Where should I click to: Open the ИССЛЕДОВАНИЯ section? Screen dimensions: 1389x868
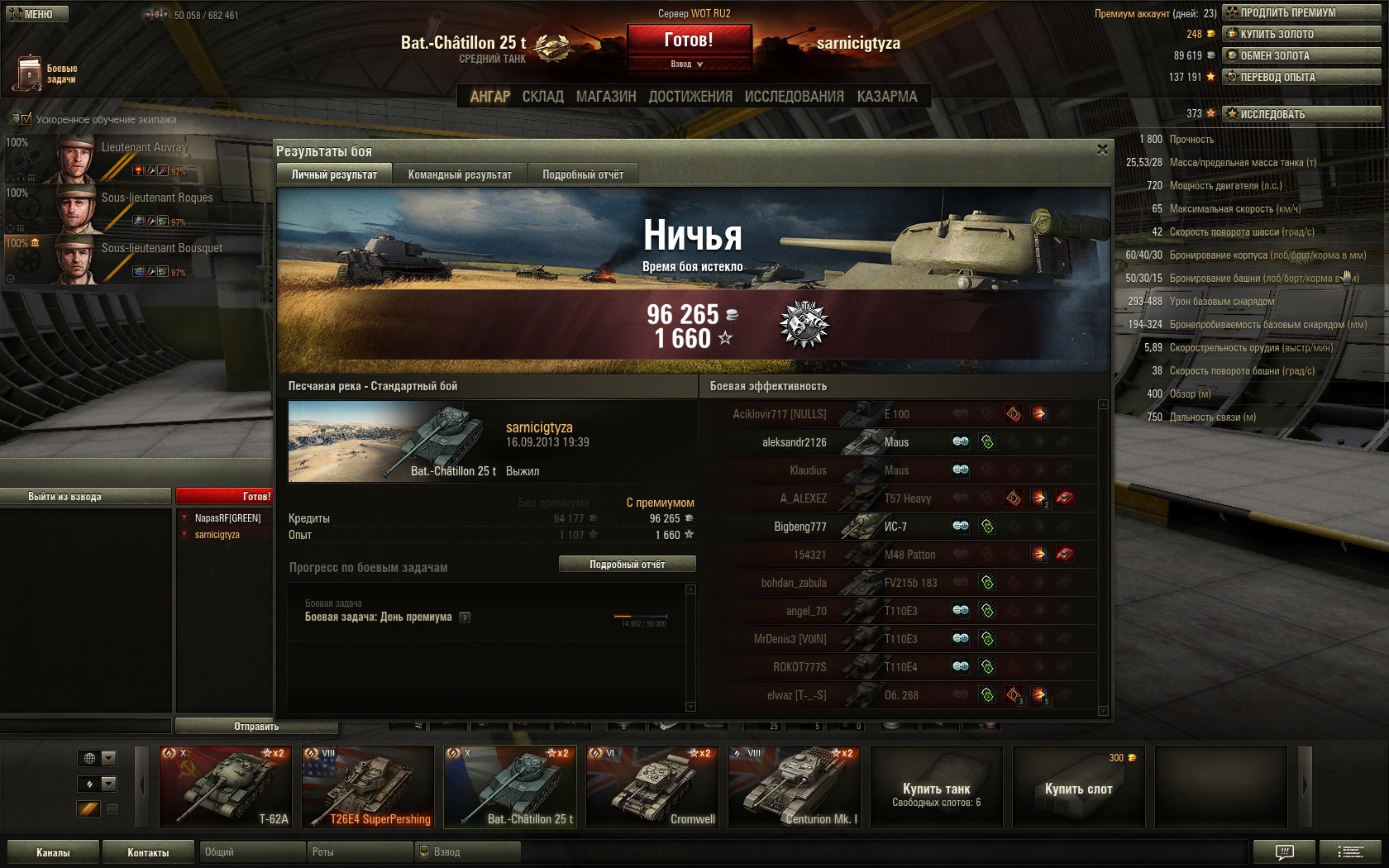point(794,97)
